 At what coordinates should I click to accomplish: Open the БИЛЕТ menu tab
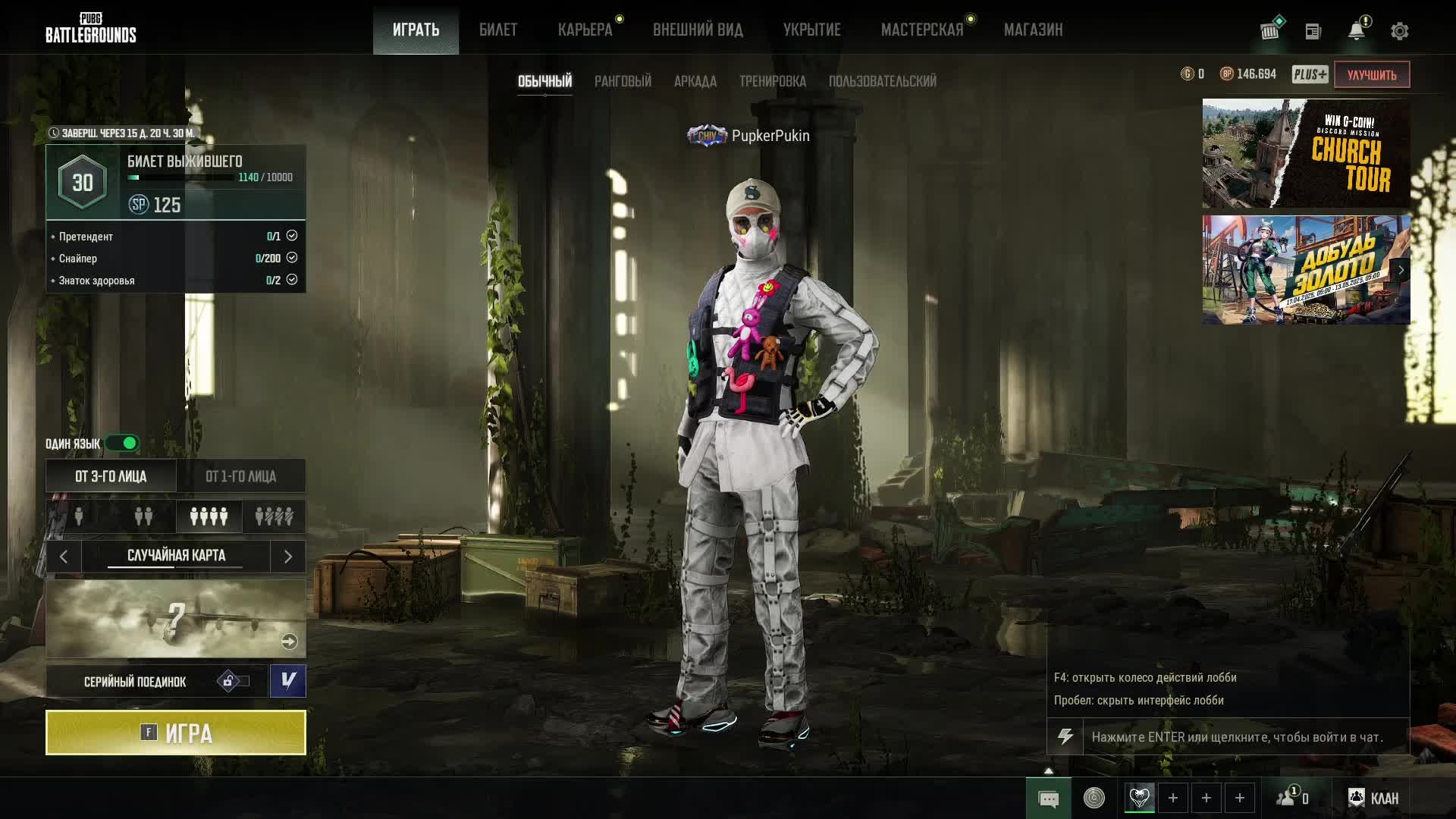(x=498, y=30)
